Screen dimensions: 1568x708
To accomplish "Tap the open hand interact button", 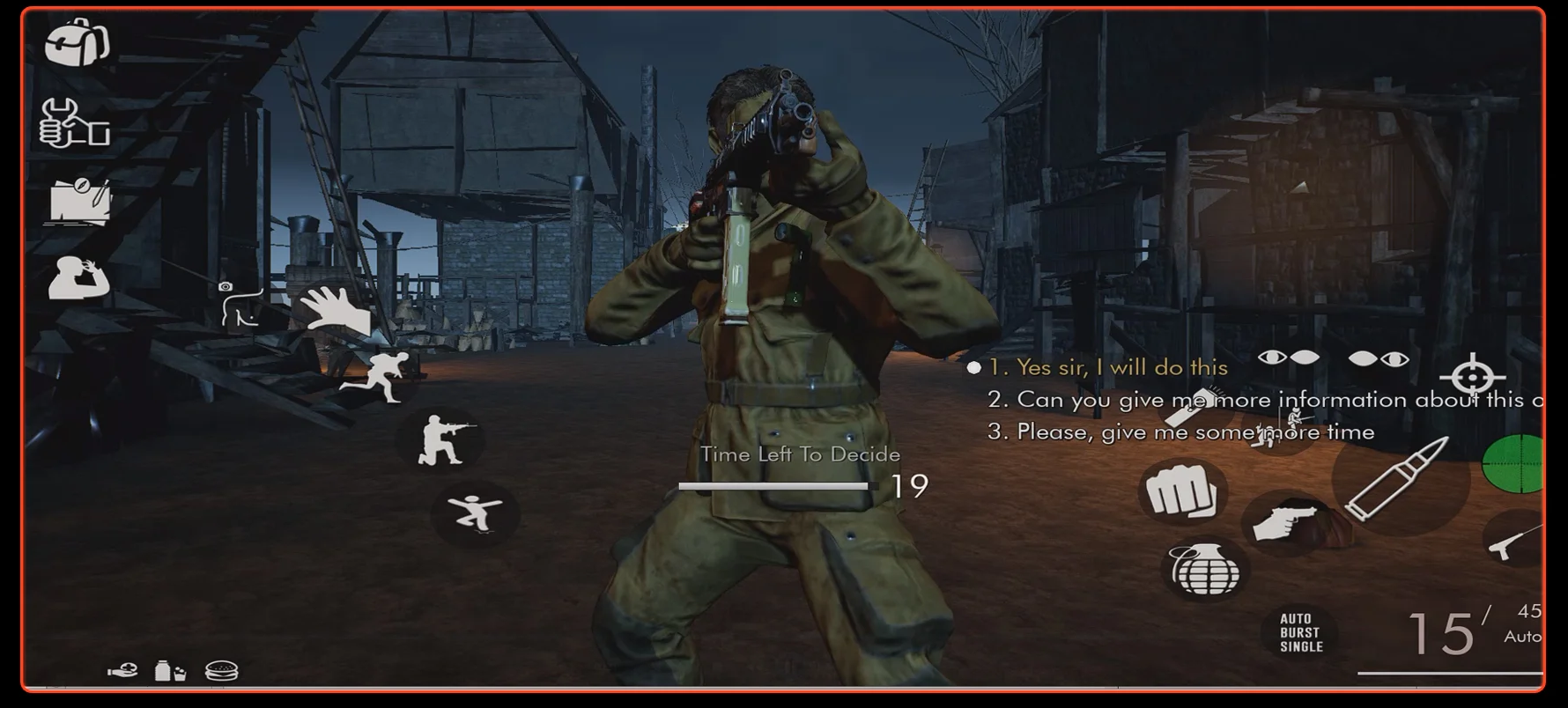I will click(x=335, y=310).
